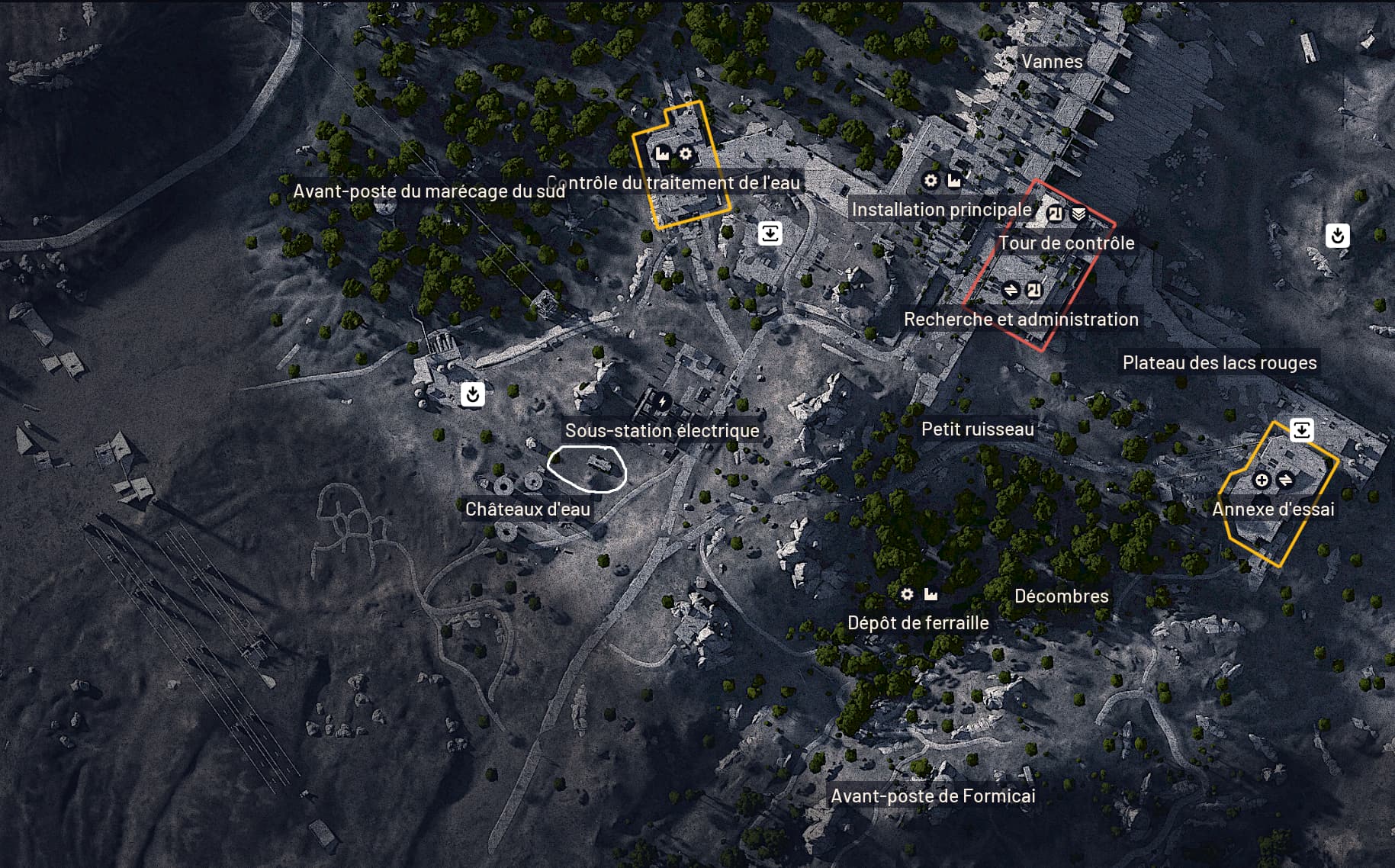
Task: Click the hatch marker north of Châteaux d'eau
Action: [x=472, y=394]
